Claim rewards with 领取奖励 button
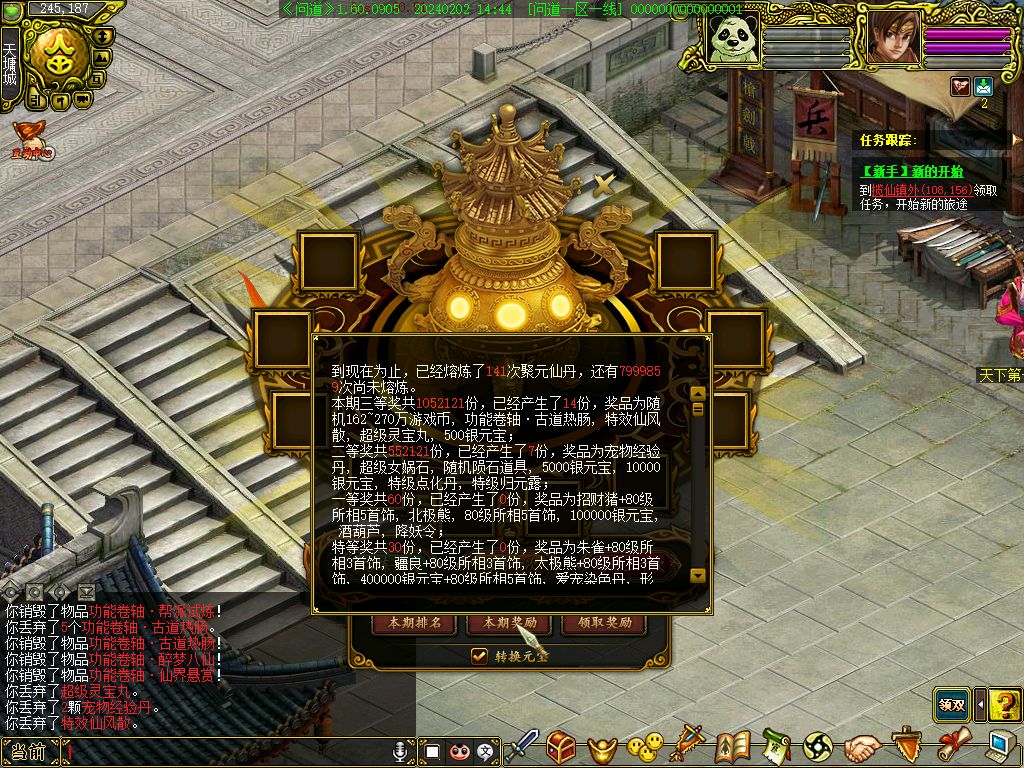This screenshot has height=768, width=1024. pos(597,623)
